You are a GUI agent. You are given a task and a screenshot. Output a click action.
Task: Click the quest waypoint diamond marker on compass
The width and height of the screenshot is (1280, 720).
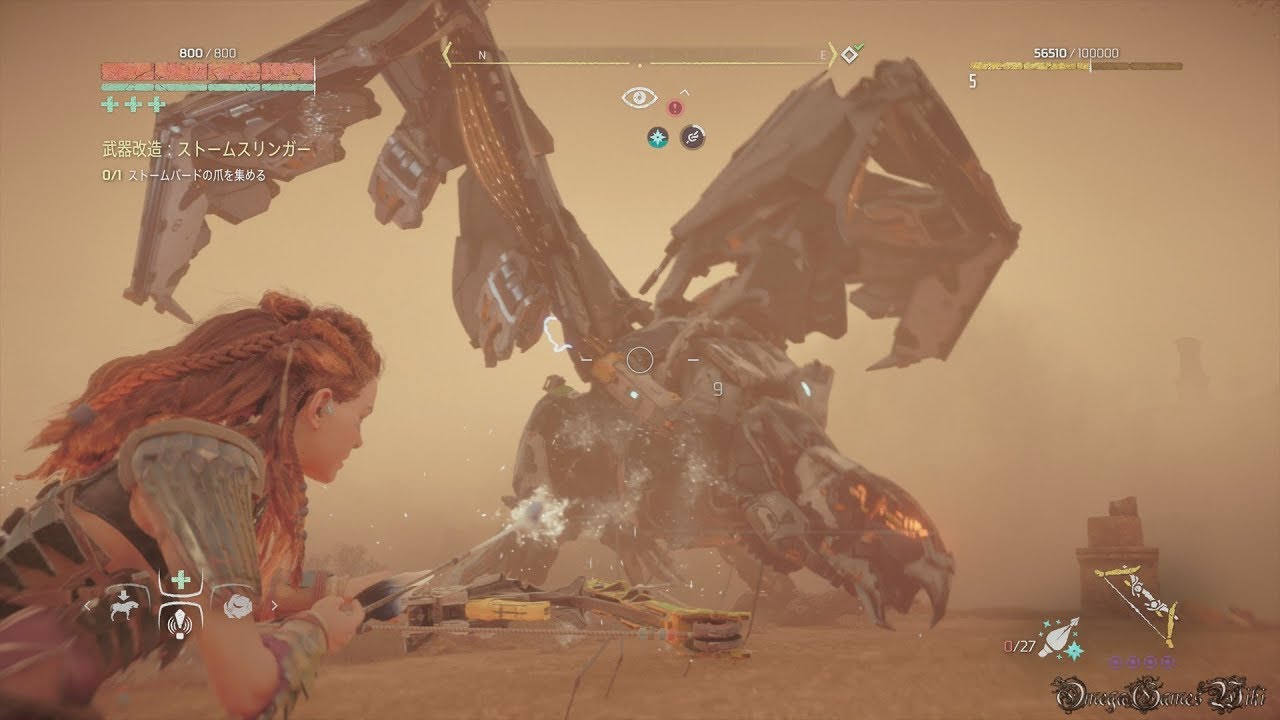tap(850, 54)
